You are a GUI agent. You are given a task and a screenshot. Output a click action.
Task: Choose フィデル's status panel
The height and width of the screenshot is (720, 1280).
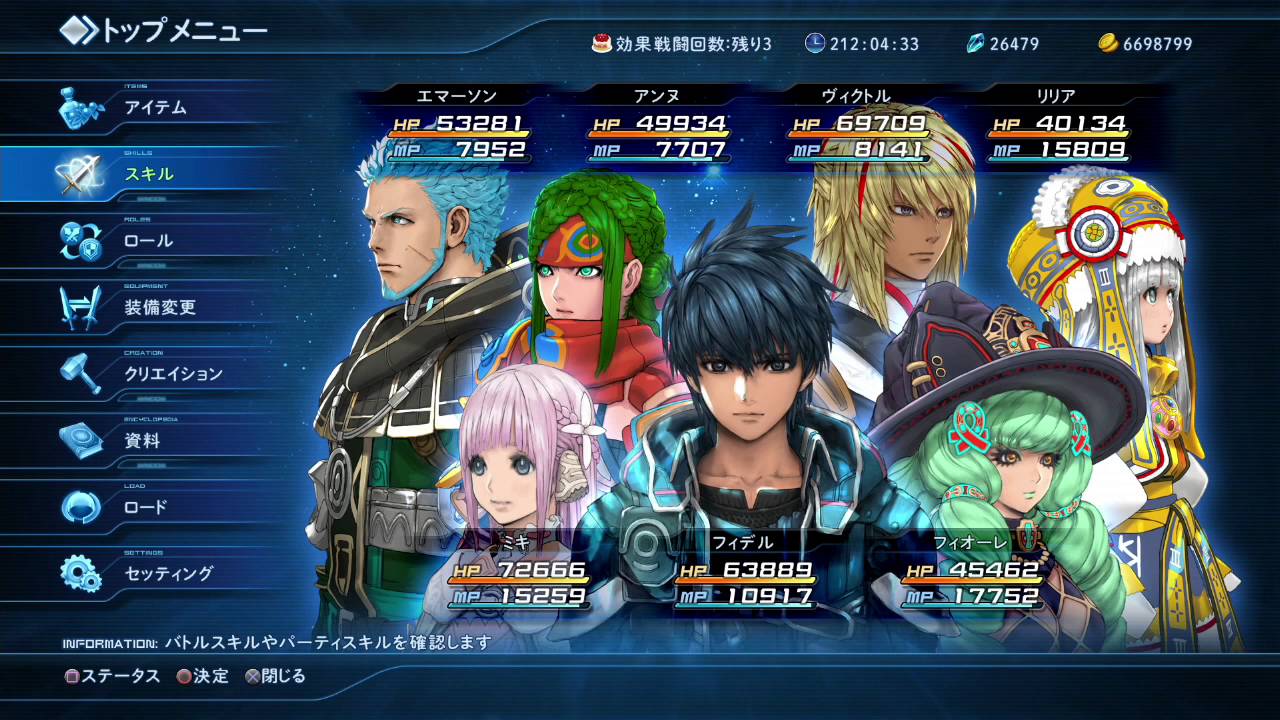(x=743, y=572)
